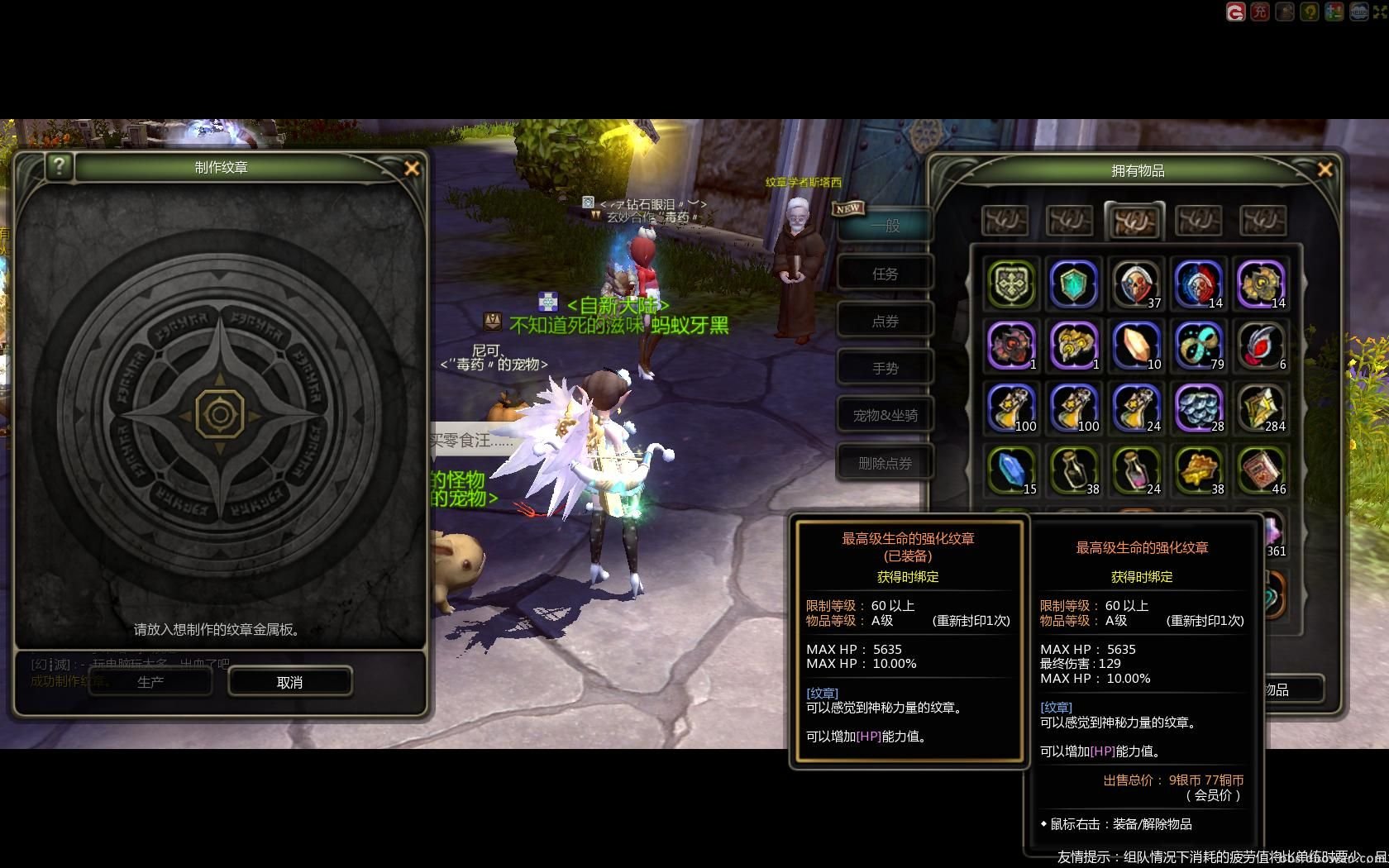Viewport: 1389px width, 868px height.
Task: Open help with the question mark button
Action: click(x=59, y=166)
